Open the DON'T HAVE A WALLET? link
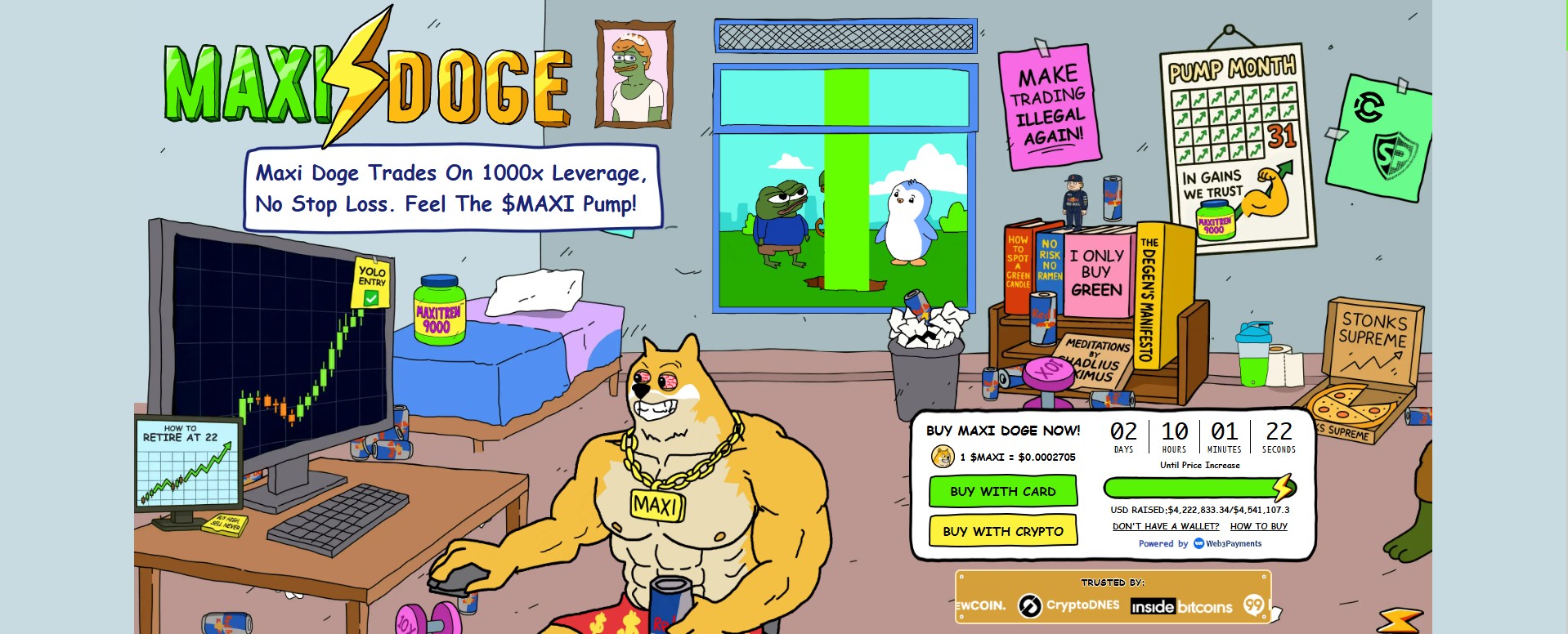This screenshot has height=634, width=1568. point(1164,526)
